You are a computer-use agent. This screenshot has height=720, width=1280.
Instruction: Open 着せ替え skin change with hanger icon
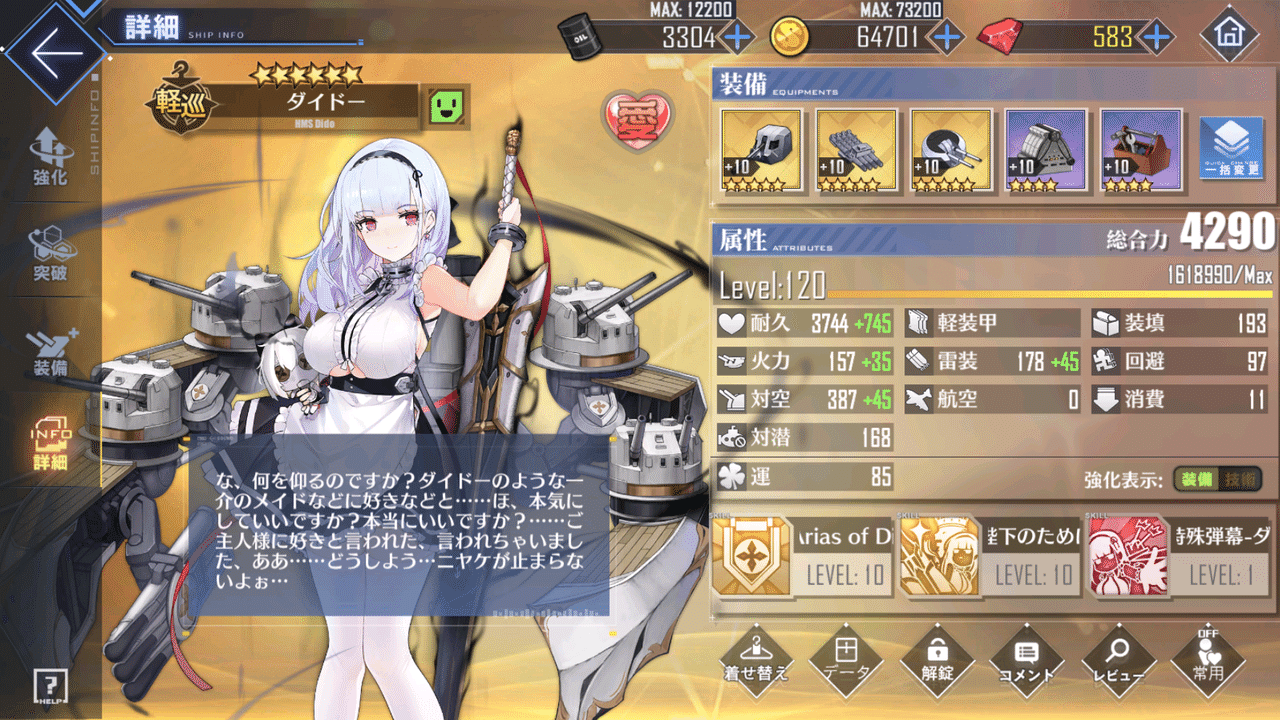[x=755, y=660]
